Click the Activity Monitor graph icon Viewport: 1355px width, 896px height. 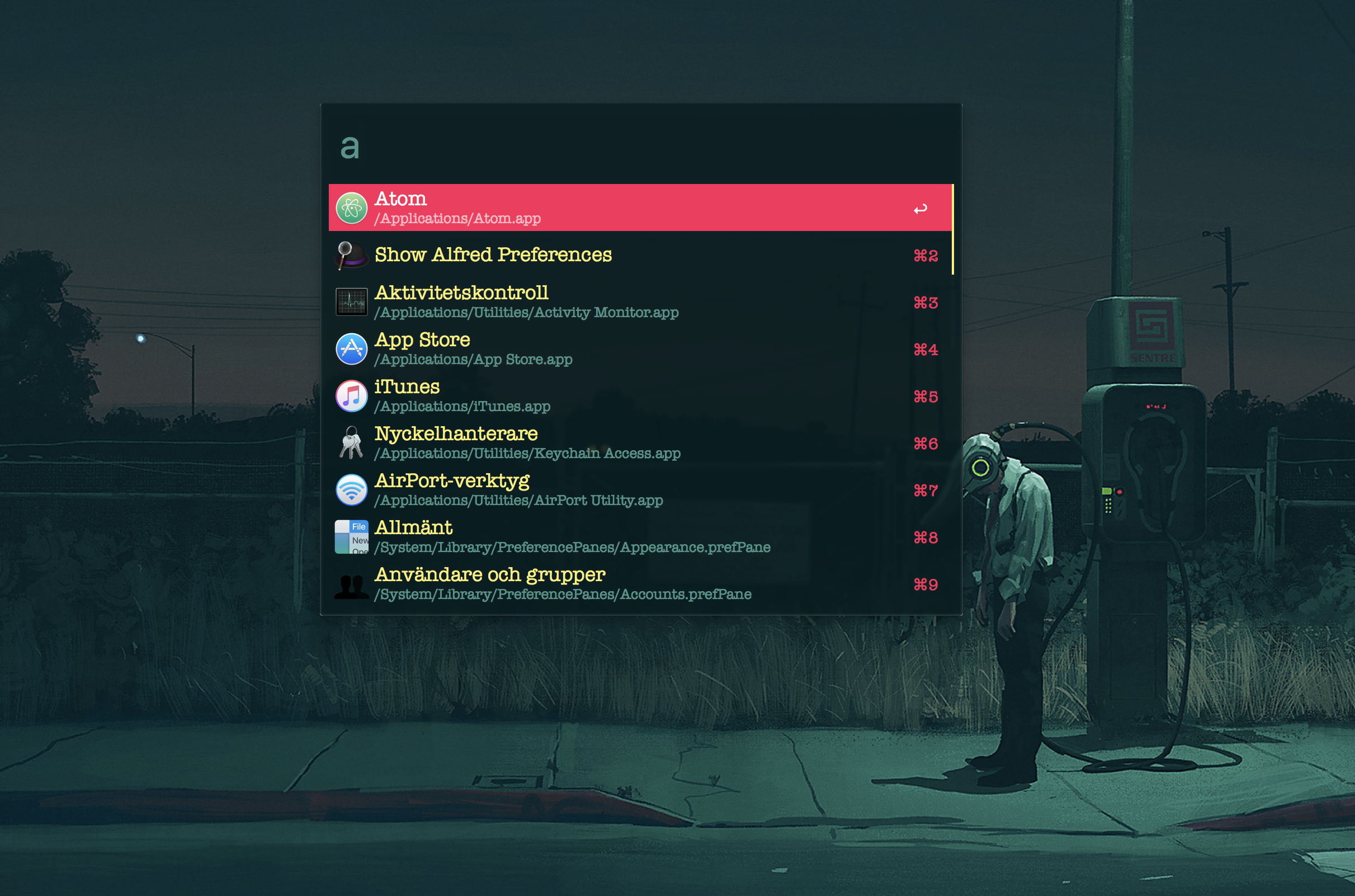tap(351, 301)
